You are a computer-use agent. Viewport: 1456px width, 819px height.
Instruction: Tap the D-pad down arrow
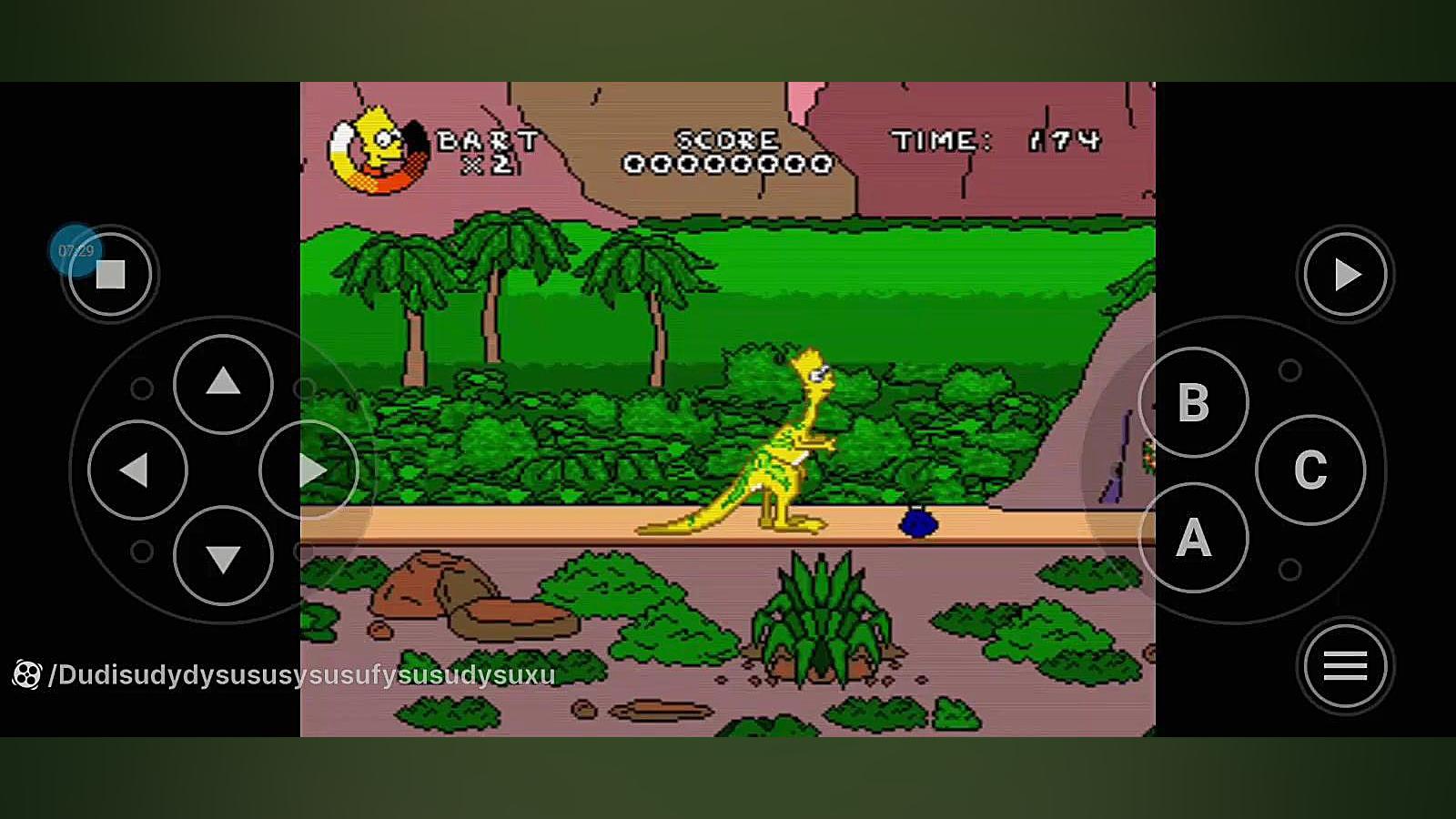(223, 556)
